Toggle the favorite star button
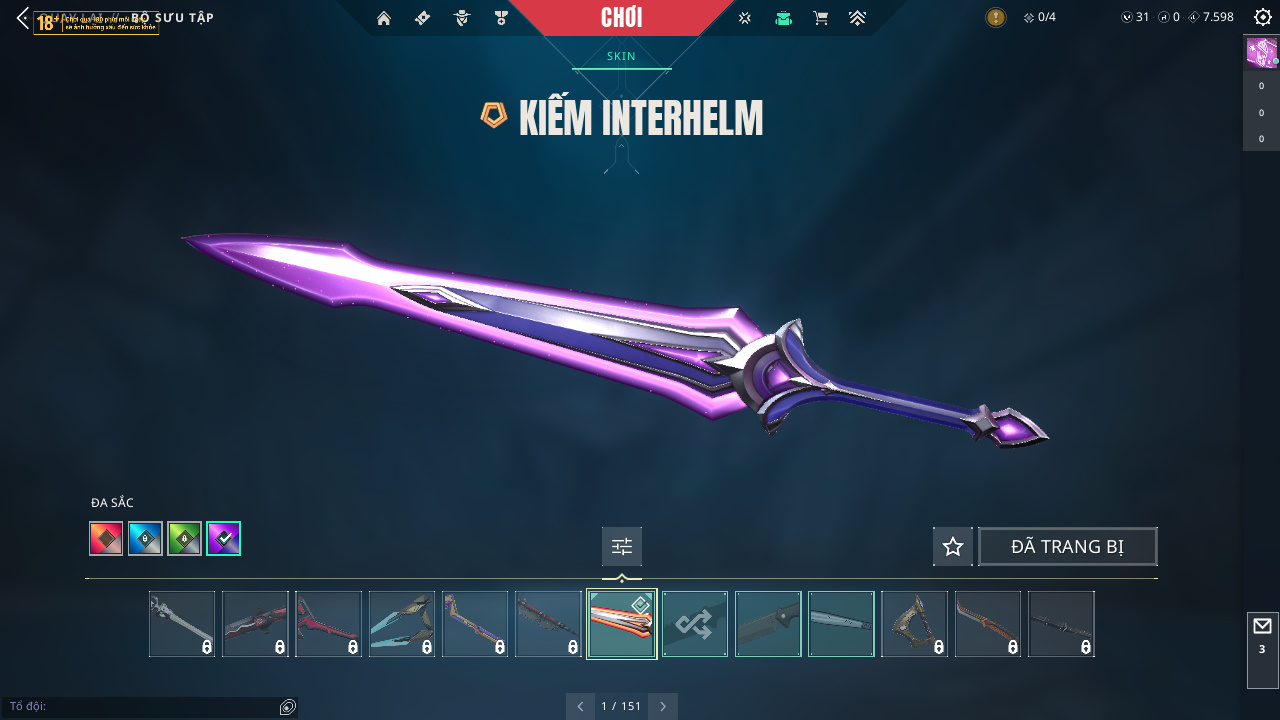 click(x=953, y=547)
